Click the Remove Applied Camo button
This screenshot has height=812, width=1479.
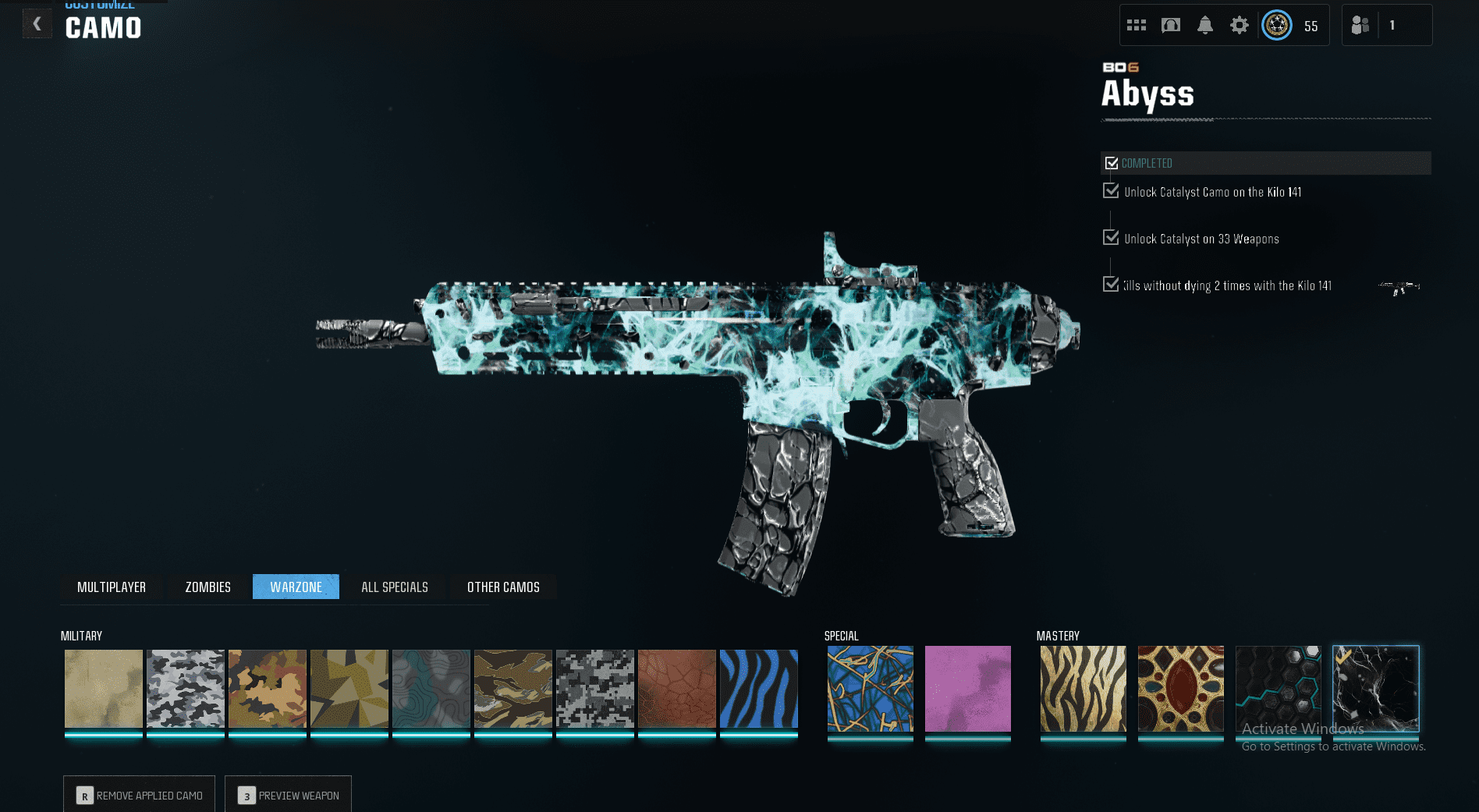[x=139, y=794]
